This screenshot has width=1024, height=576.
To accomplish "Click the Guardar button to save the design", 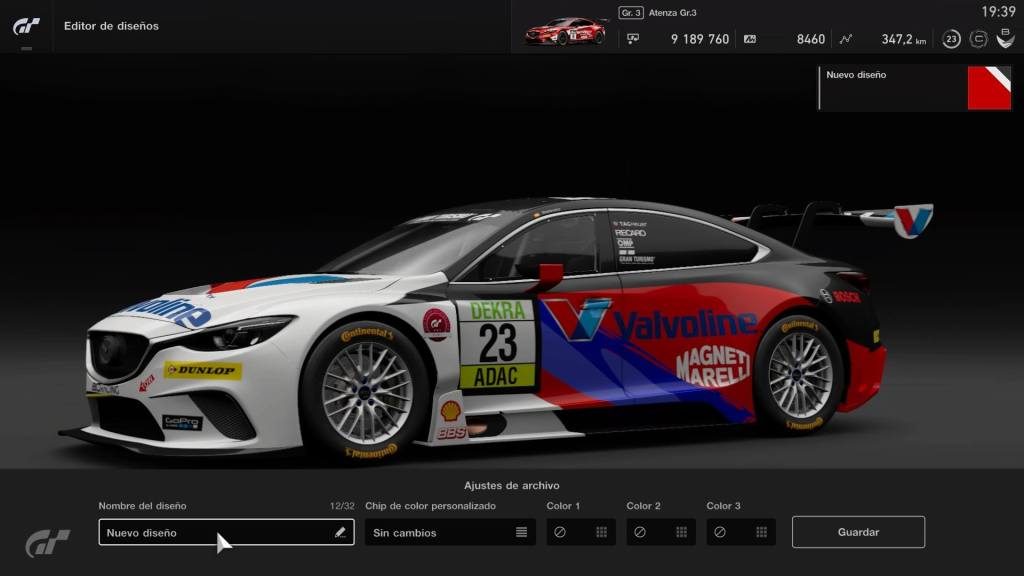I will coord(858,532).
